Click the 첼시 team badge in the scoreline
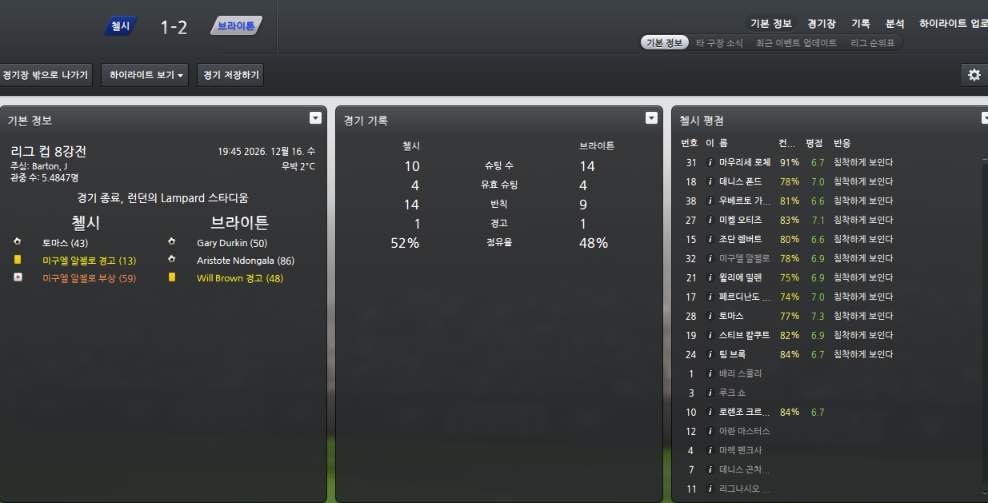The height and width of the screenshot is (503, 988). tap(119, 27)
